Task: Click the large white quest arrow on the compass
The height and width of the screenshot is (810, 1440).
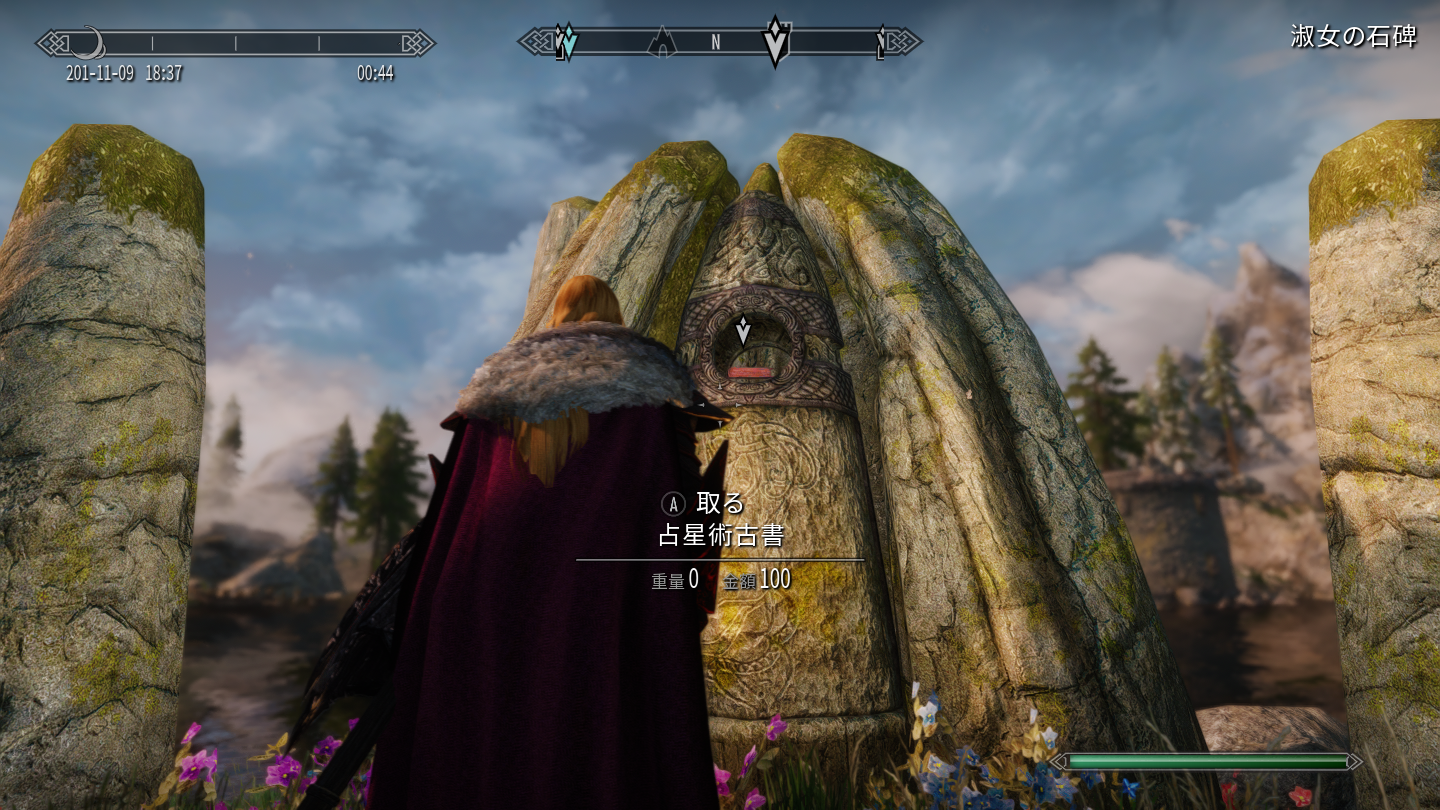Action: click(x=775, y=42)
